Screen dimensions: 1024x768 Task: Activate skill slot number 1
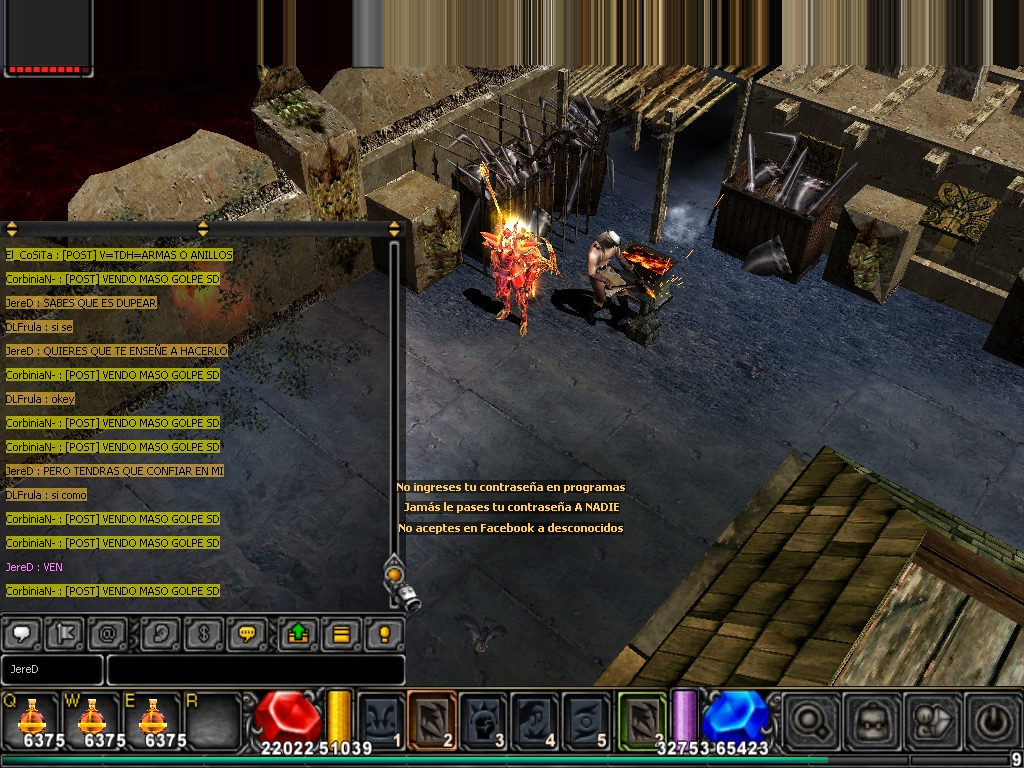tap(380, 719)
